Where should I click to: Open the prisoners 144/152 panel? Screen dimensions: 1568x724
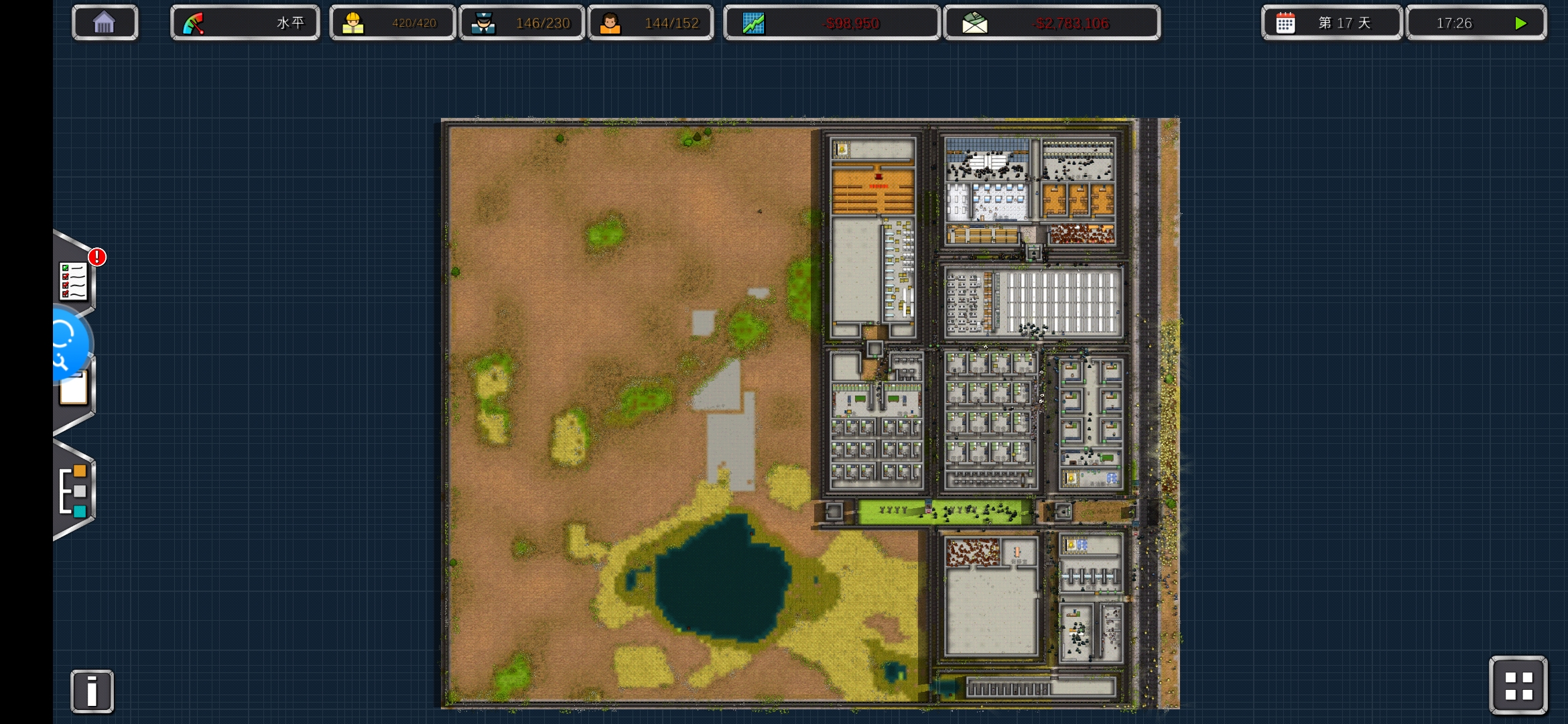pos(651,23)
